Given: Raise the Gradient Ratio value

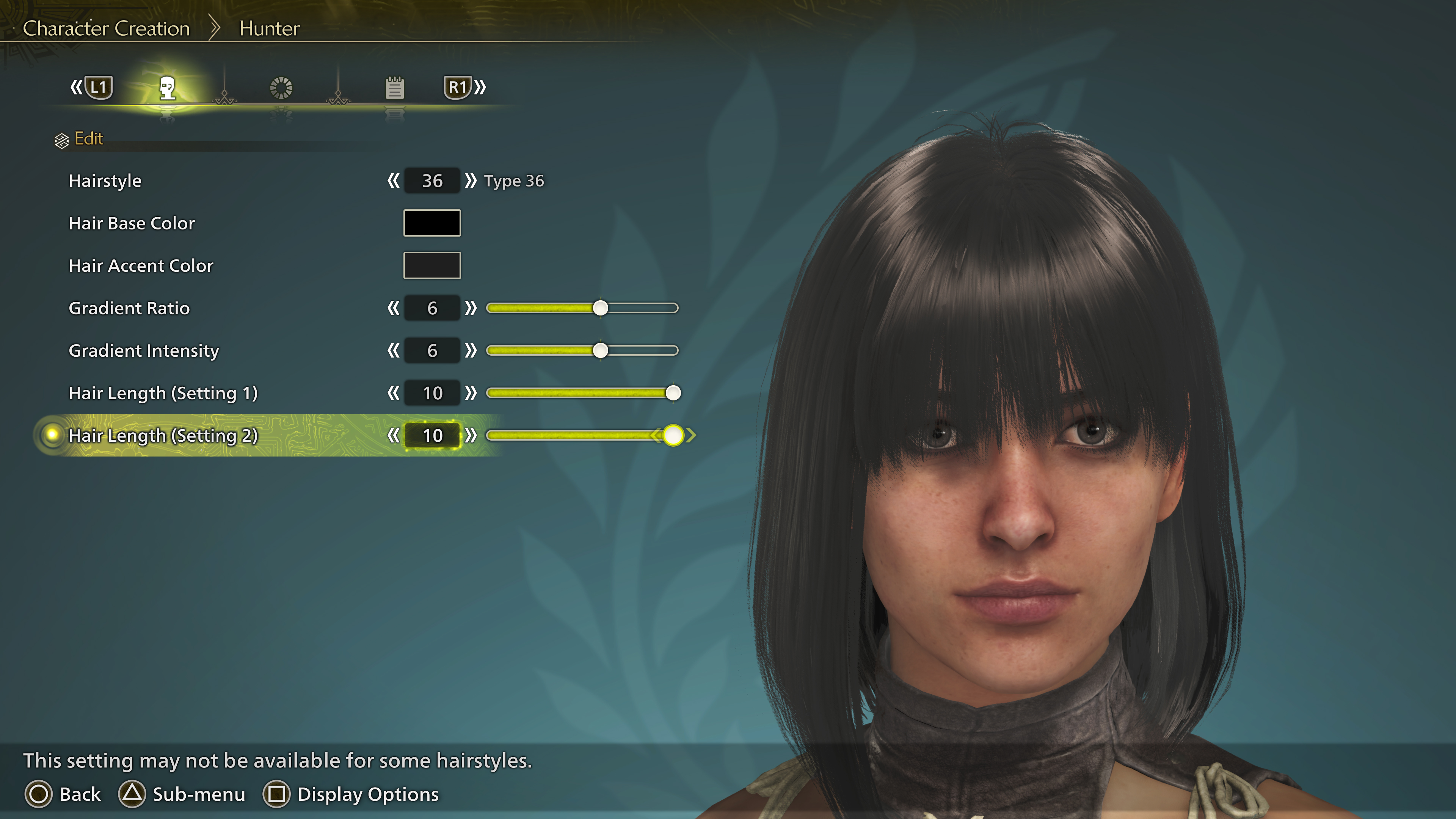Looking at the screenshot, I should 470,308.
